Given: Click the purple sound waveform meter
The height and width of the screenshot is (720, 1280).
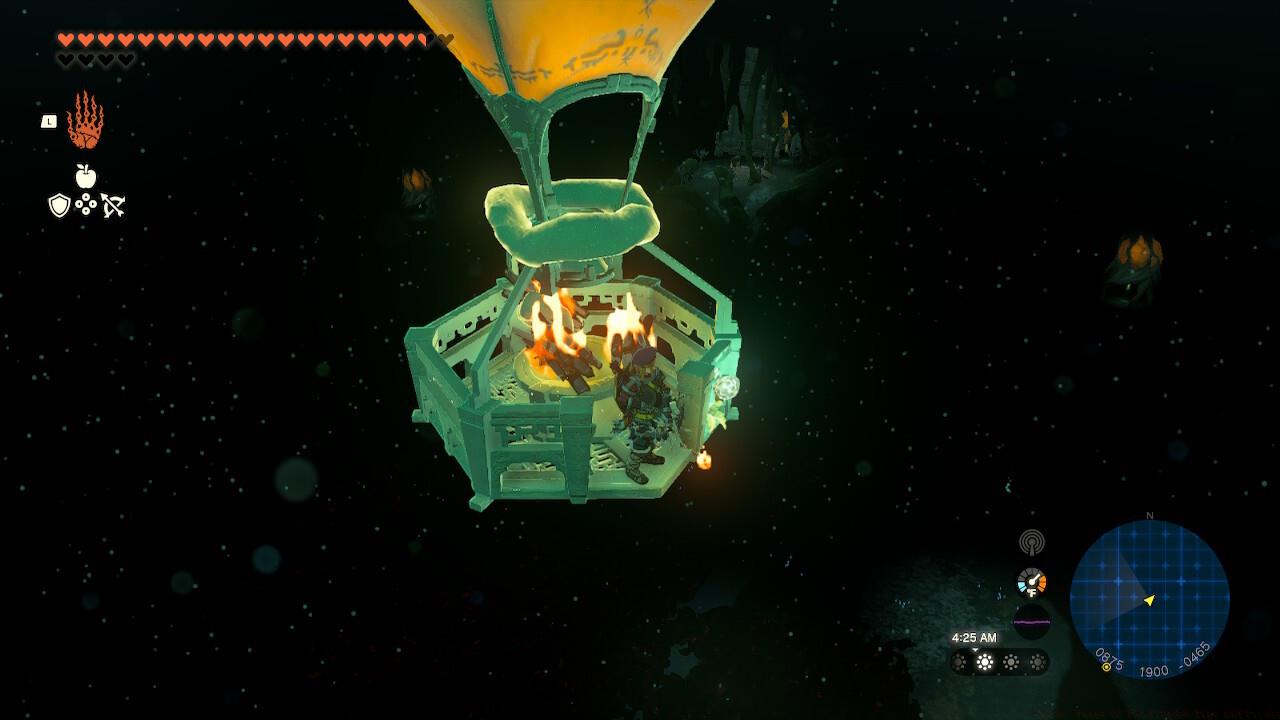Looking at the screenshot, I should (x=1031, y=620).
